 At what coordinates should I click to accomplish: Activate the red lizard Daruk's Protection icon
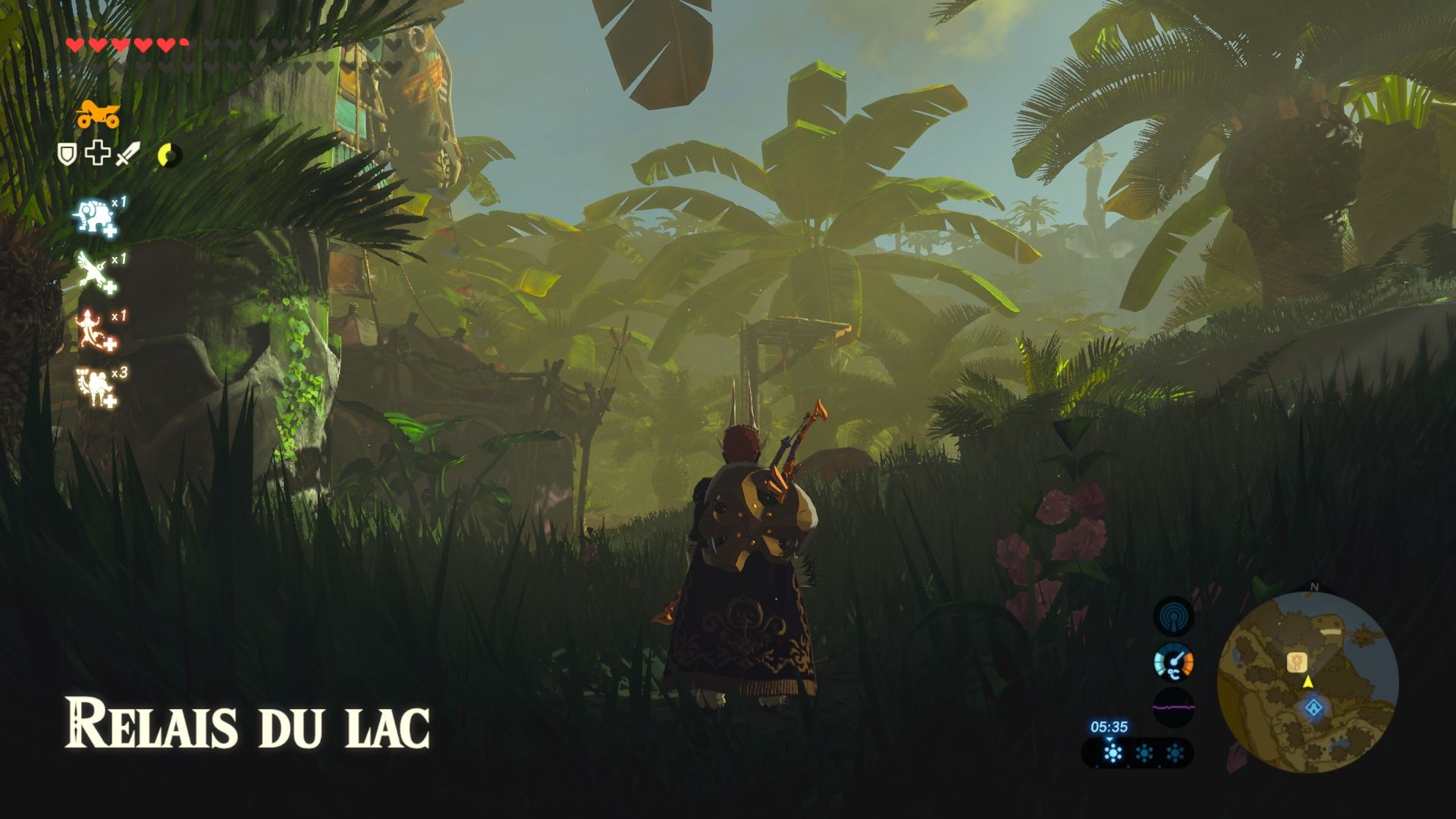(x=95, y=331)
